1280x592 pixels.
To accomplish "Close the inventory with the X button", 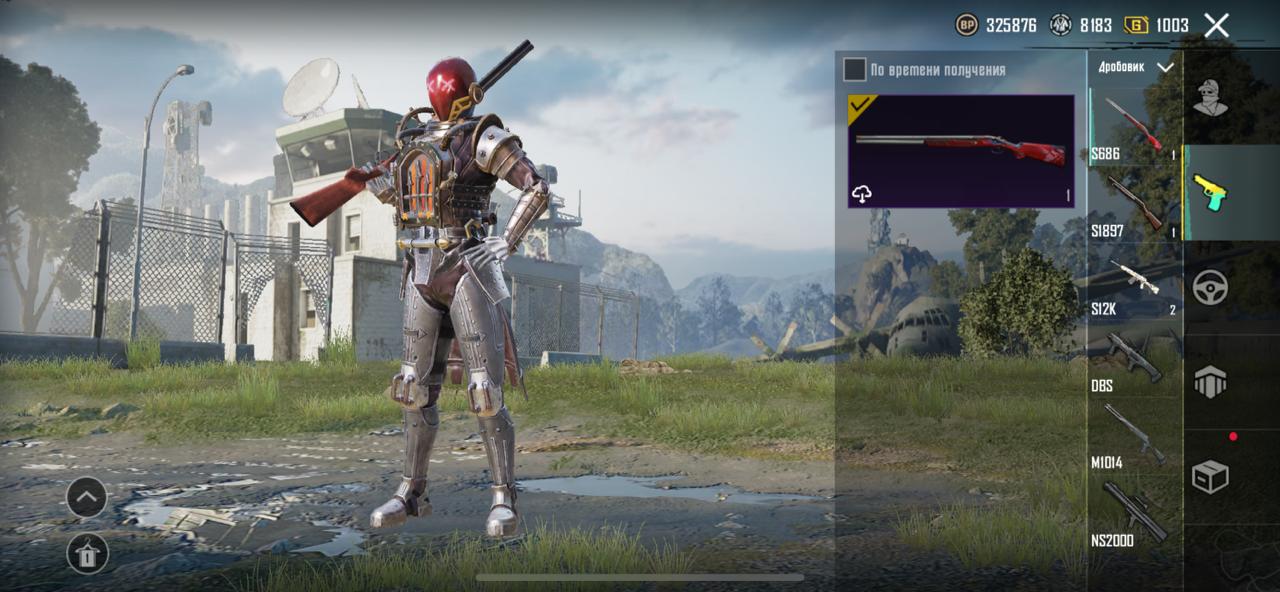I will coord(1216,26).
